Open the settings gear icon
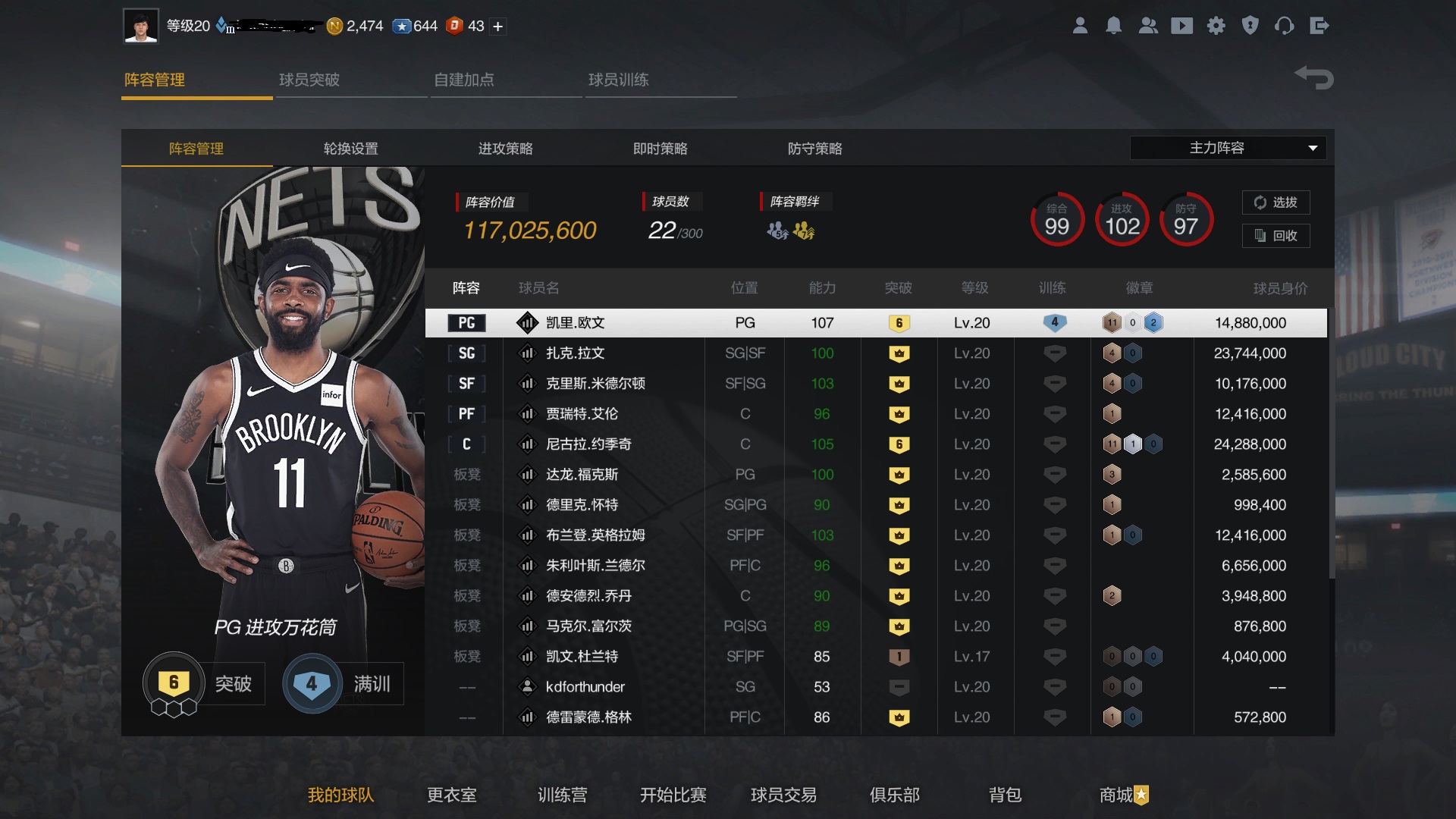 click(1216, 25)
